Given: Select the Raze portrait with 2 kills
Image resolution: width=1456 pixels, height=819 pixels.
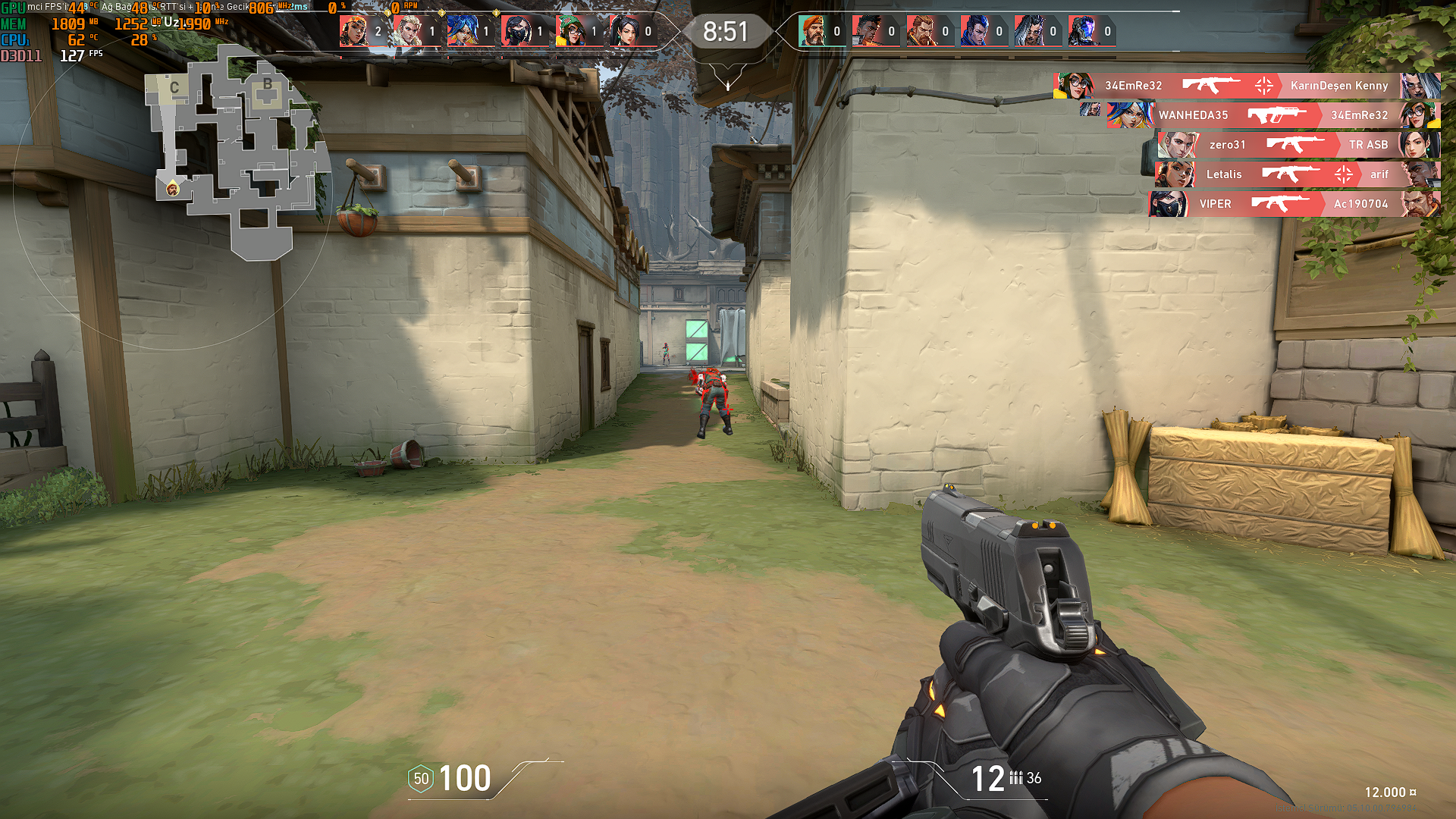Looking at the screenshot, I should click(x=353, y=31).
